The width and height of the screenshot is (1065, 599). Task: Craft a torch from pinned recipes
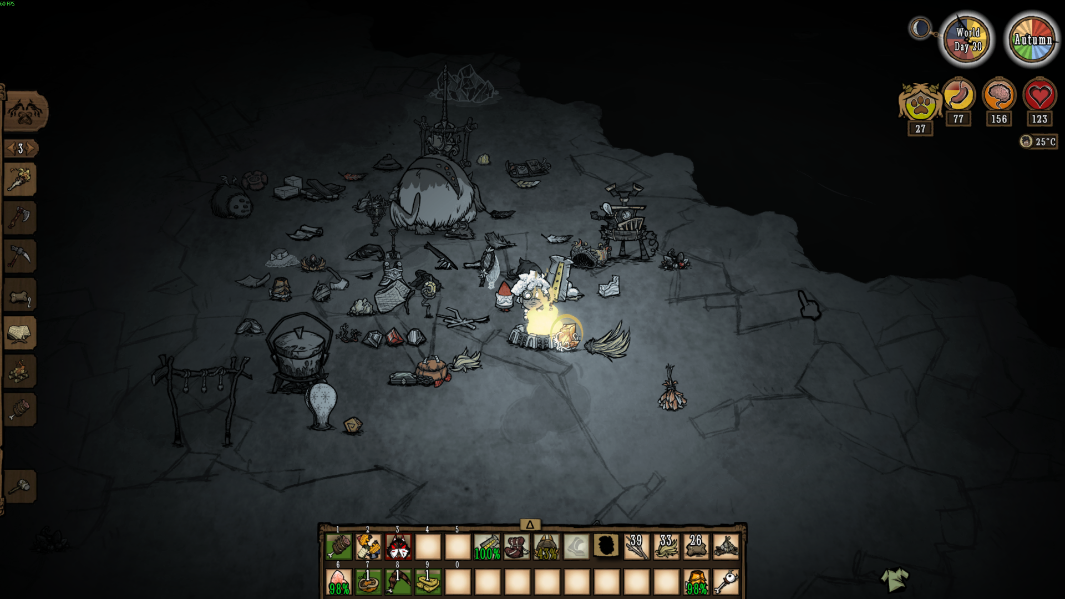coord(20,179)
